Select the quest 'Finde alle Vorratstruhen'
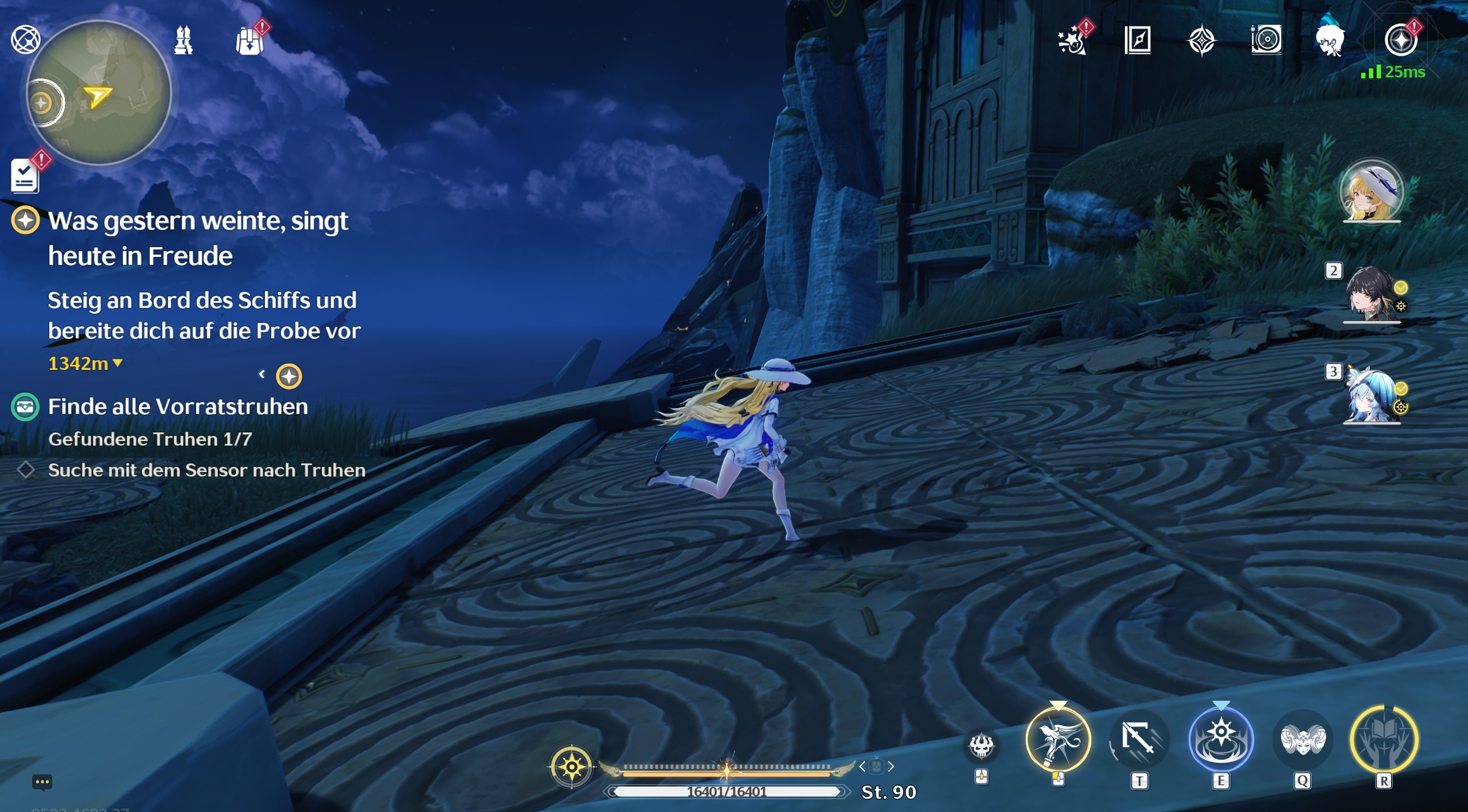The width and height of the screenshot is (1468, 812). [178, 406]
